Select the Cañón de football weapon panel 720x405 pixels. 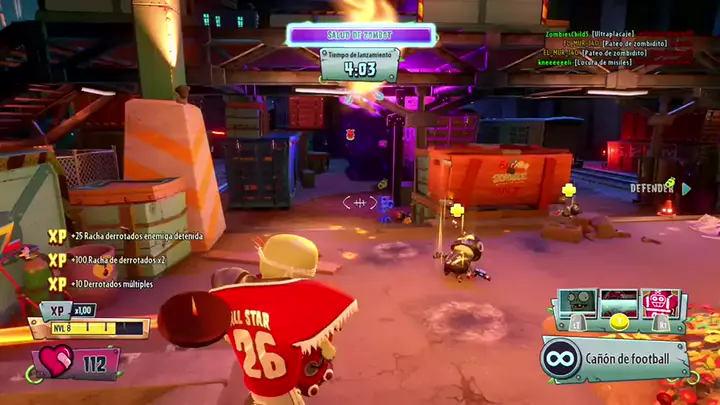pyautogui.click(x=615, y=357)
